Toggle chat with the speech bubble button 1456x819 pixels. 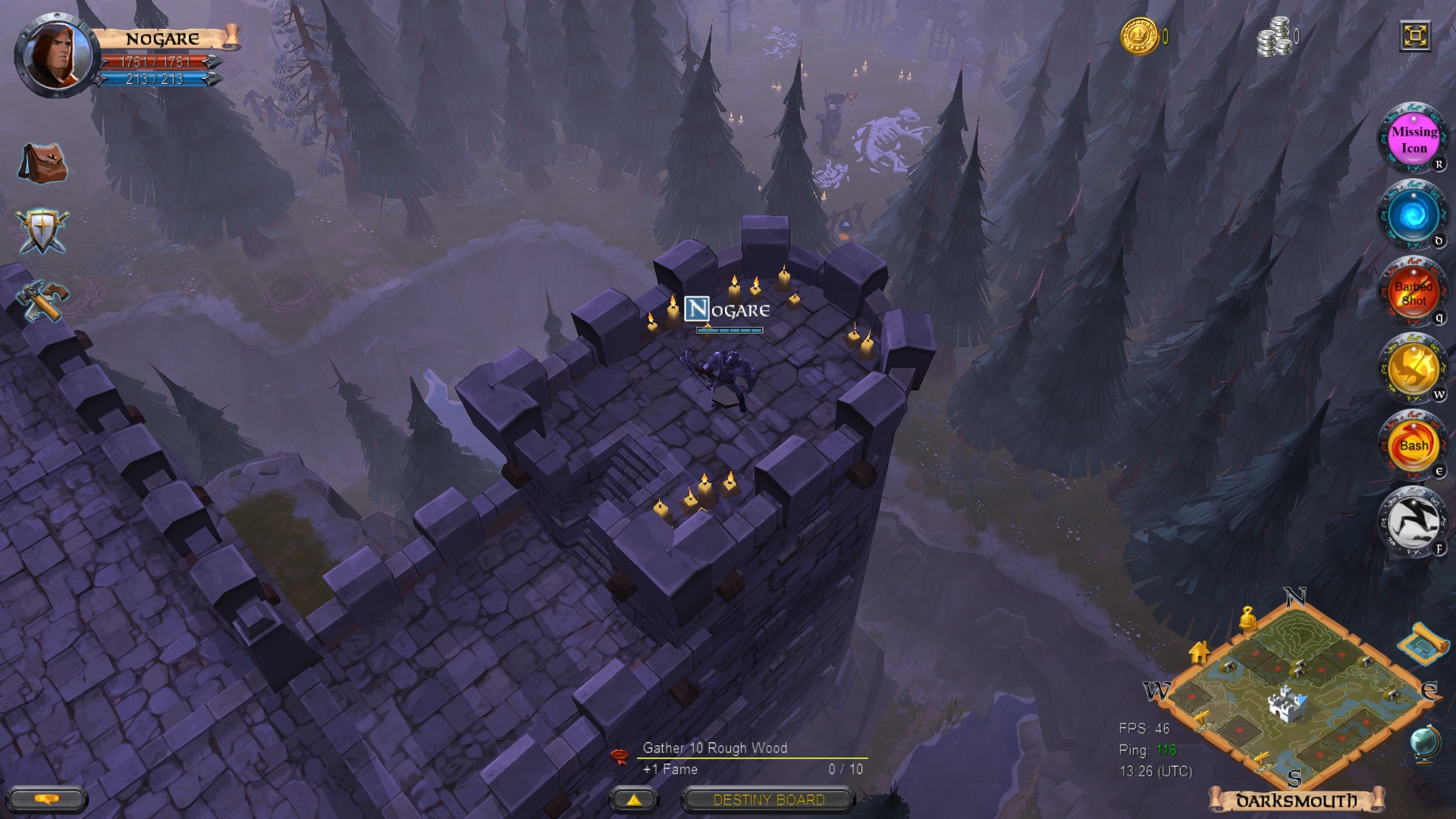click(47, 798)
